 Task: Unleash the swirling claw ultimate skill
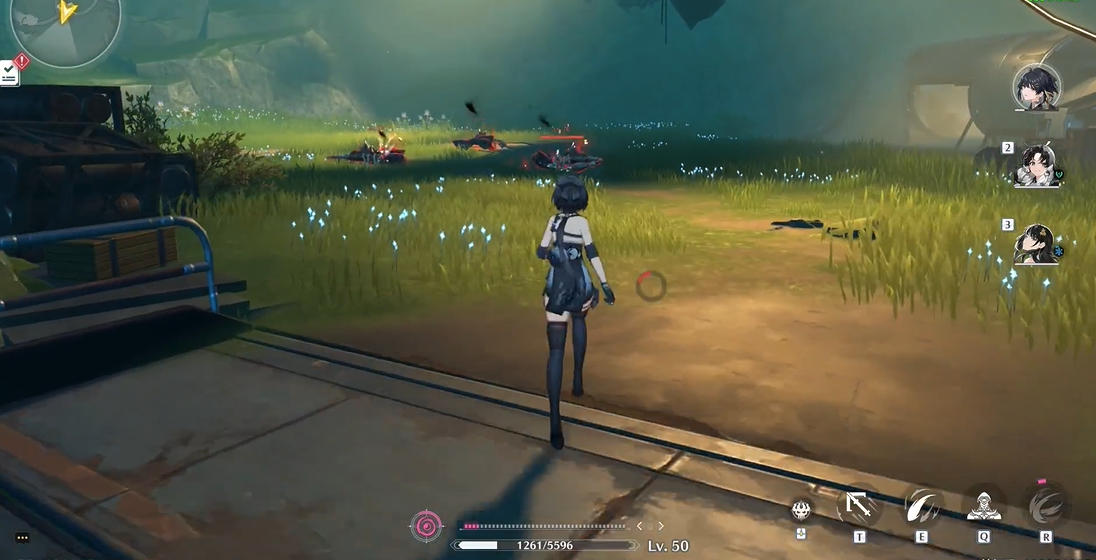[x=1046, y=505]
